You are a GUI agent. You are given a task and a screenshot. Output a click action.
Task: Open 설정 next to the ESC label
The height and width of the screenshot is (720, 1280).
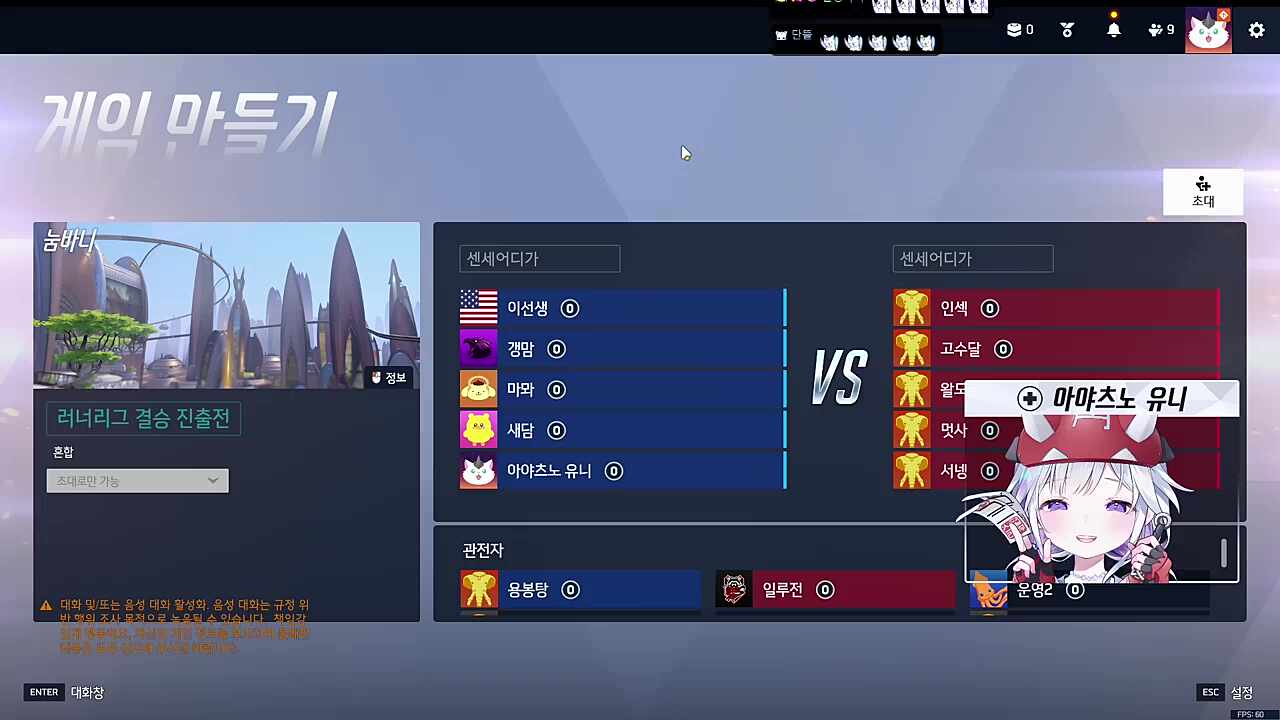pyautogui.click(x=1241, y=691)
